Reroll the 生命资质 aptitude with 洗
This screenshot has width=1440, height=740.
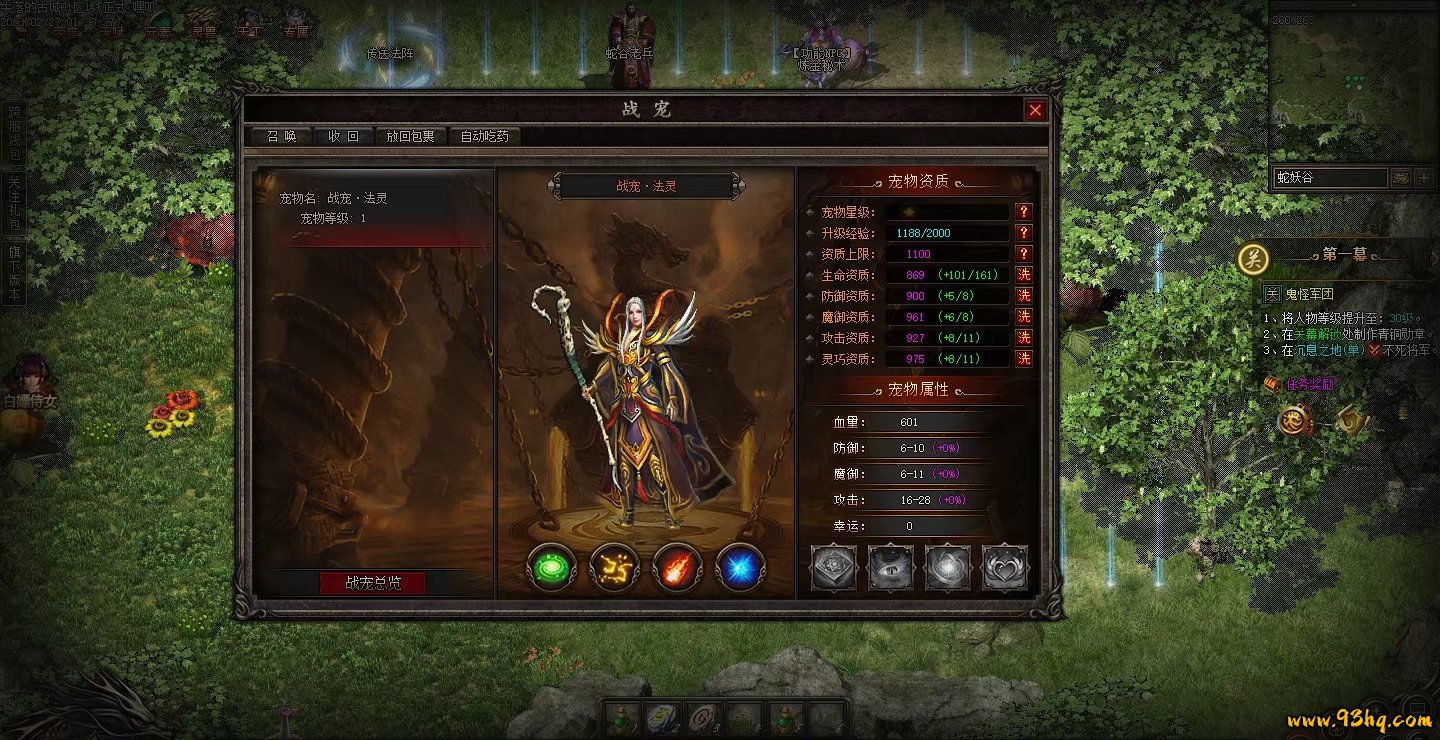click(1023, 275)
